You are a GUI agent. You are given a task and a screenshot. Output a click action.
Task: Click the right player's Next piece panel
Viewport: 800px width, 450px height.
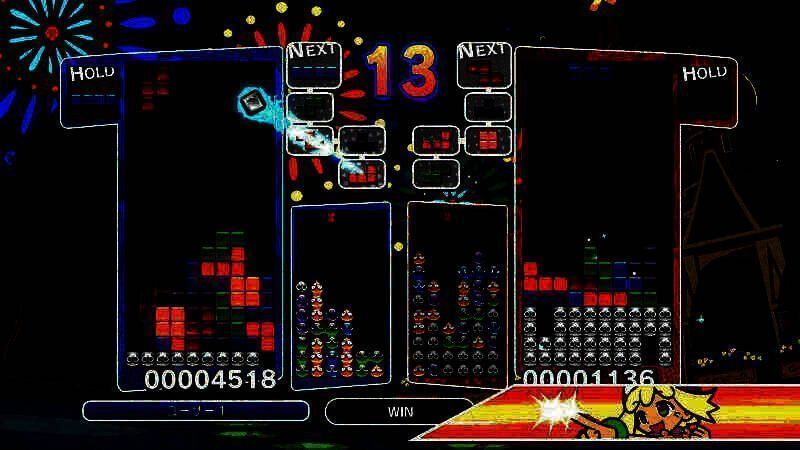coord(484,65)
